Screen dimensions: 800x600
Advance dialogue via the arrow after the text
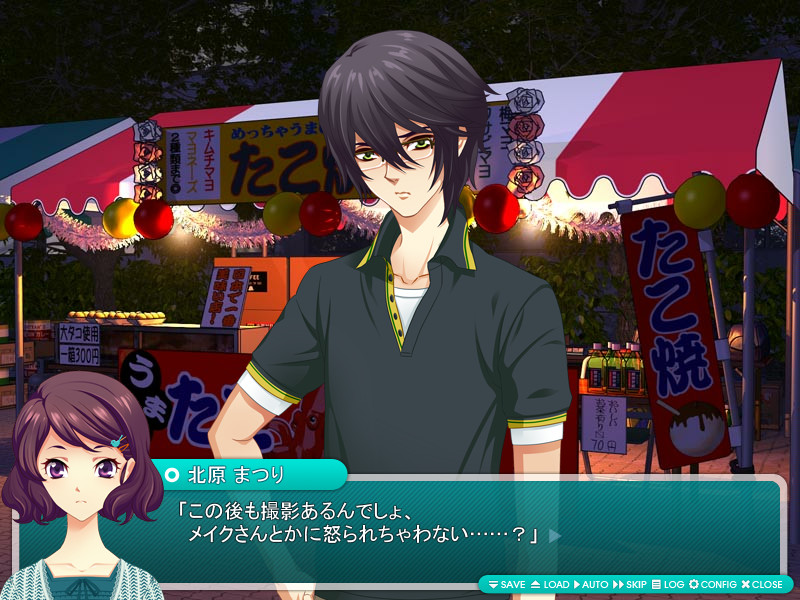click(554, 536)
